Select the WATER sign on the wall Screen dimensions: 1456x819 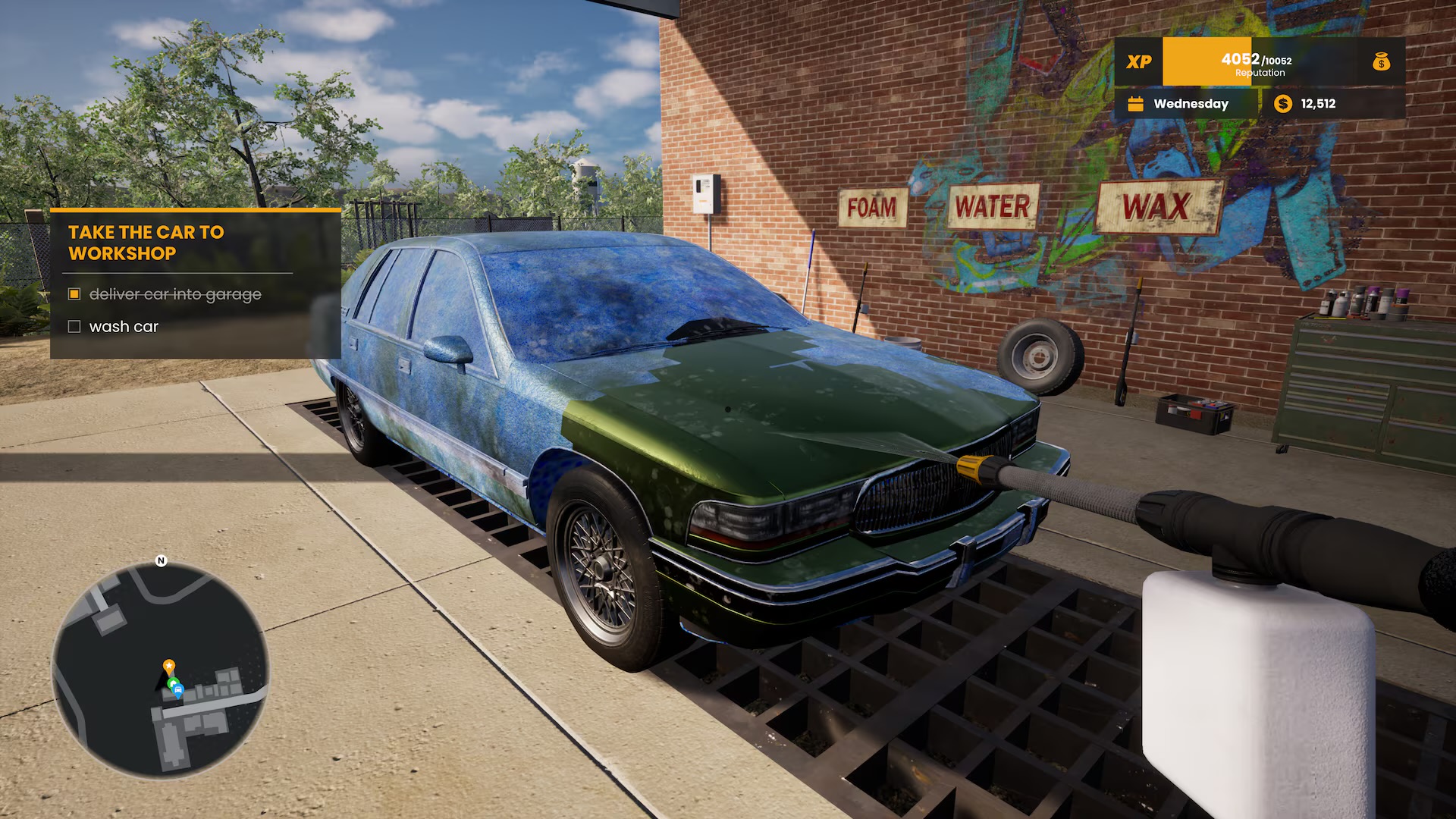pos(992,205)
